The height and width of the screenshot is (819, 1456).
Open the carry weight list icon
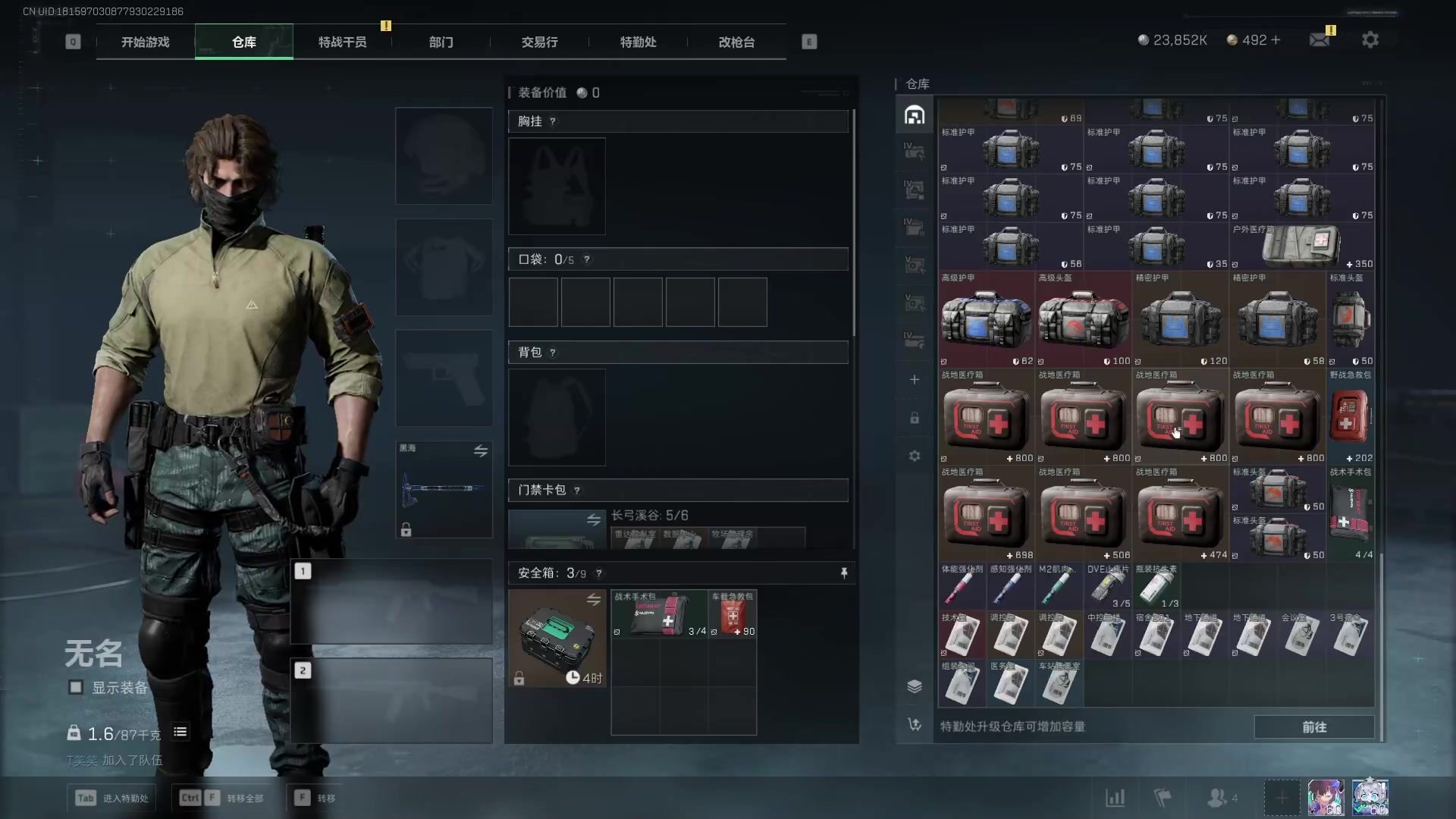tap(180, 732)
